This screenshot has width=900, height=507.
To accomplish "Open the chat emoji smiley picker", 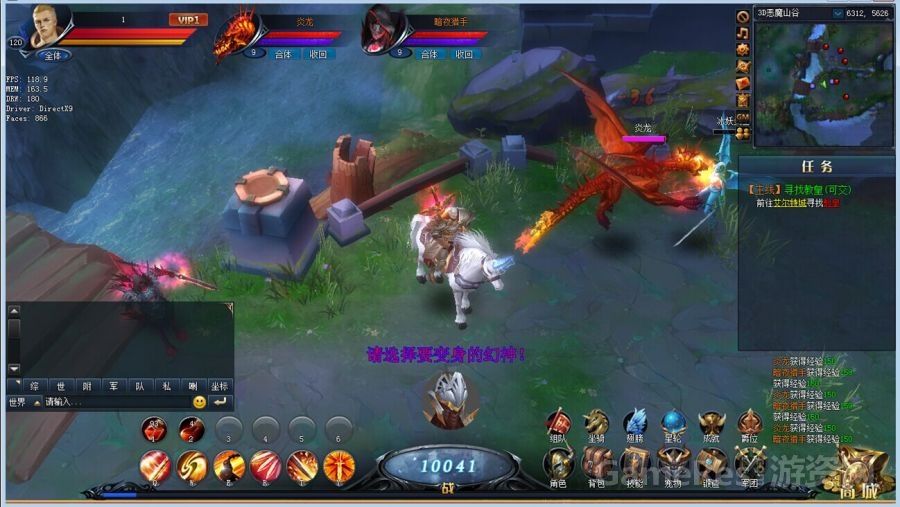I will click(200, 402).
